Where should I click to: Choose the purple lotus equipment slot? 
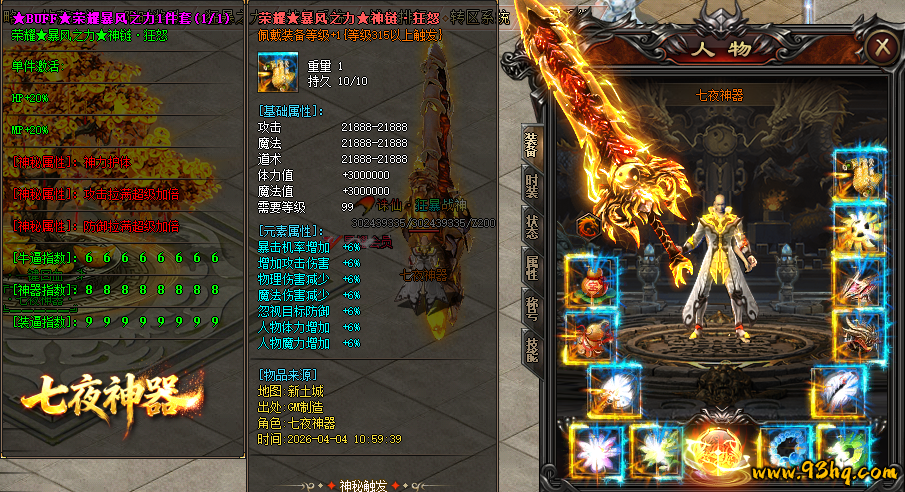[x=597, y=449]
